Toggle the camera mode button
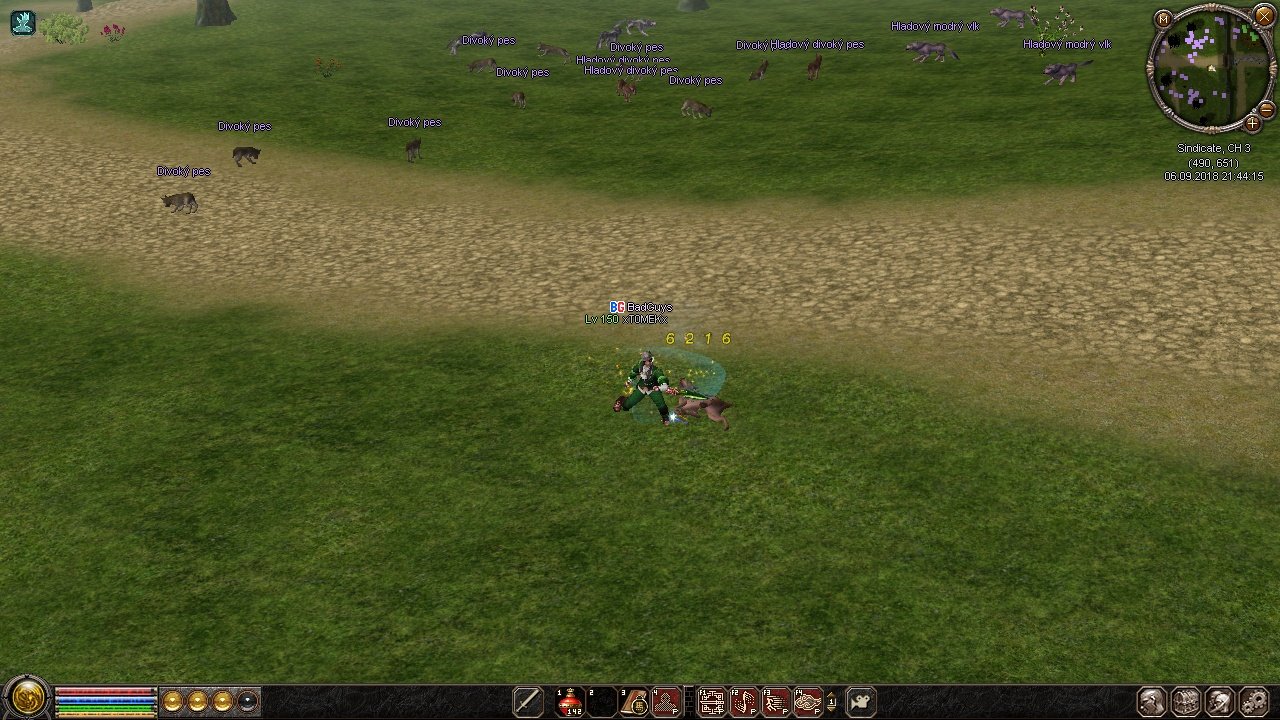 click(x=861, y=701)
